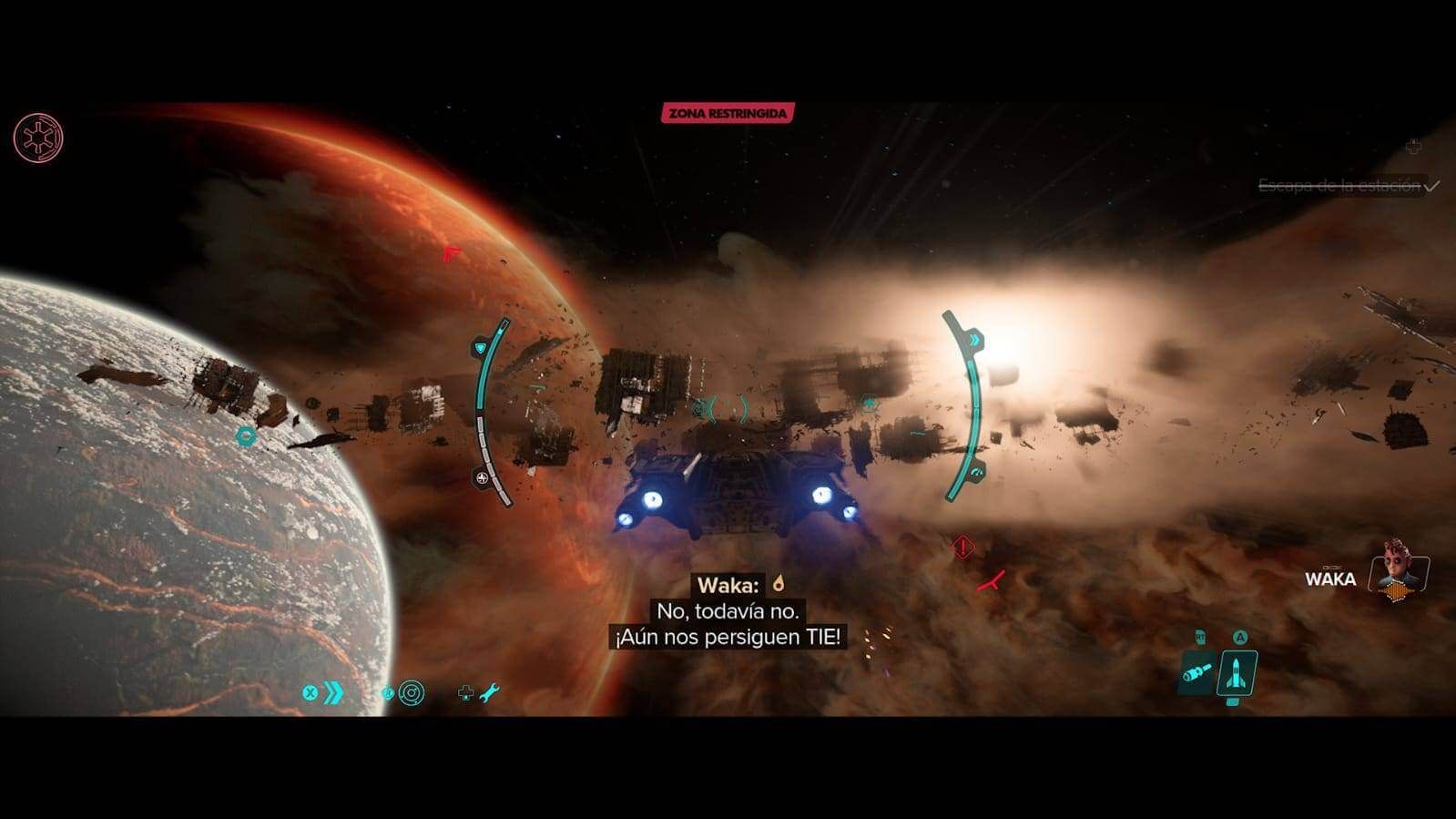Open the radar sensor pulse icon
Viewport: 1456px width, 819px height.
pyautogui.click(x=412, y=691)
